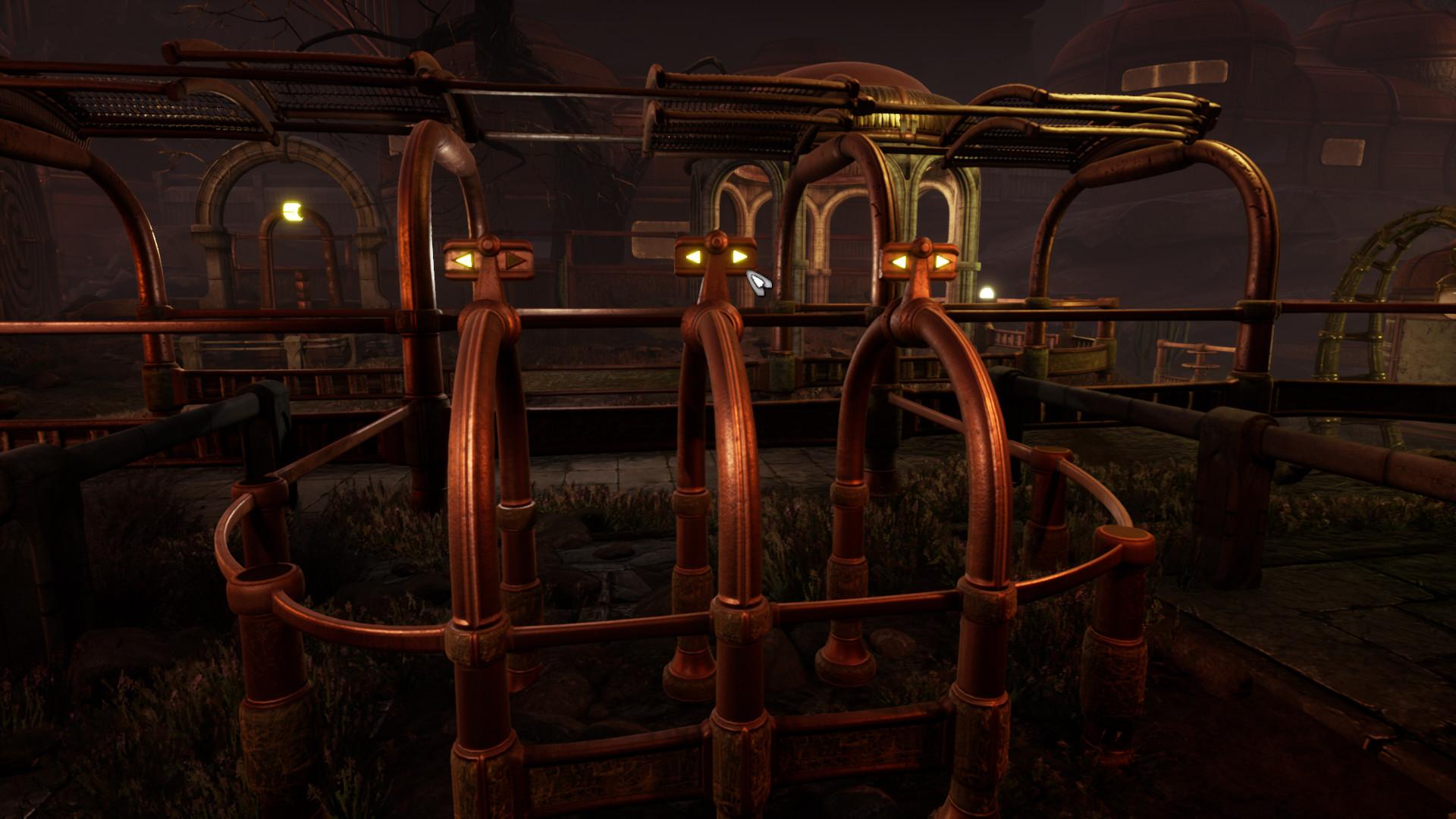The width and height of the screenshot is (1456, 819).
Task: Click the unlit right arrow of the left control
Action: click(514, 260)
